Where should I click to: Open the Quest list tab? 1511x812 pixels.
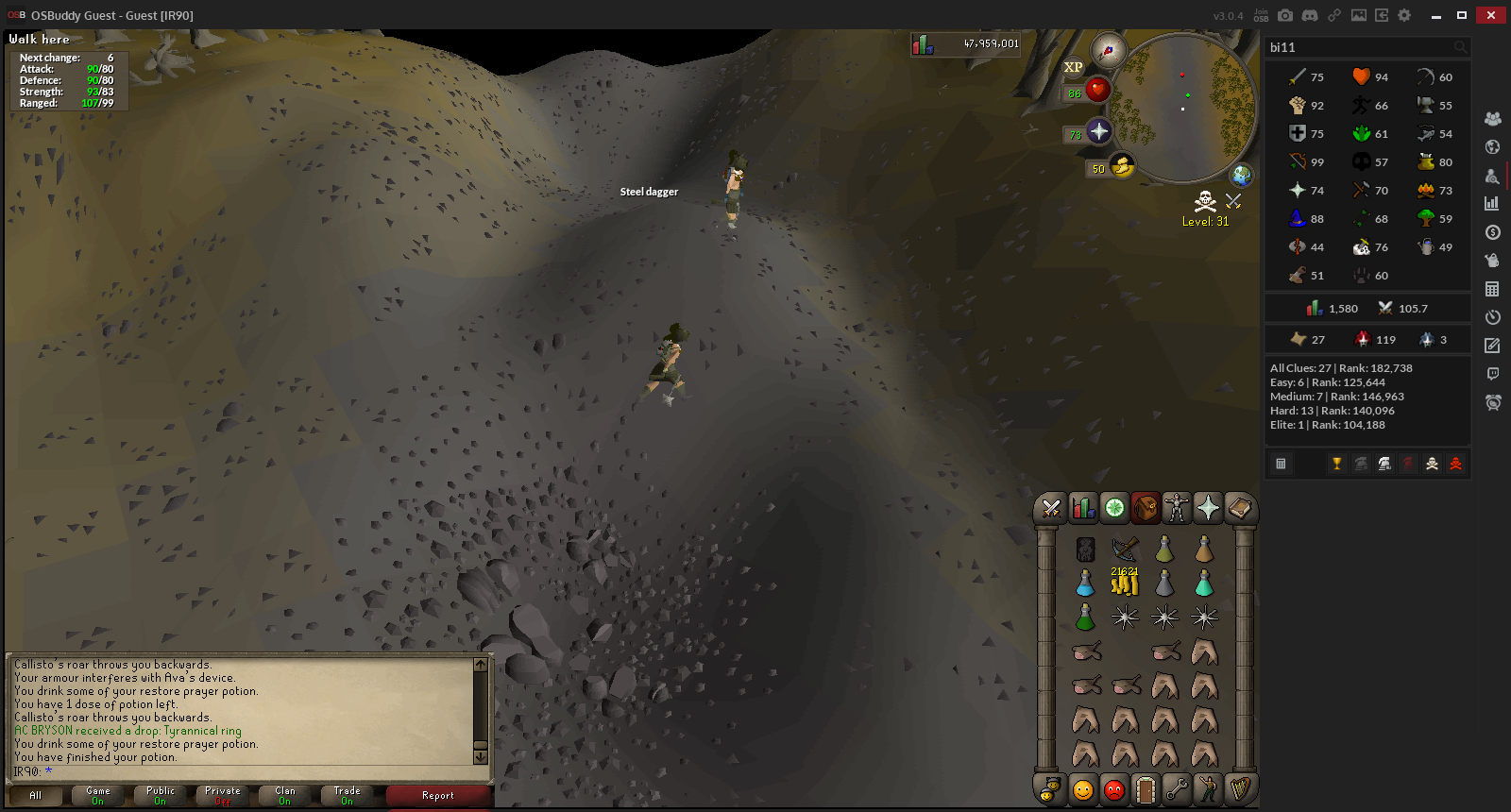pyautogui.click(x=1114, y=509)
